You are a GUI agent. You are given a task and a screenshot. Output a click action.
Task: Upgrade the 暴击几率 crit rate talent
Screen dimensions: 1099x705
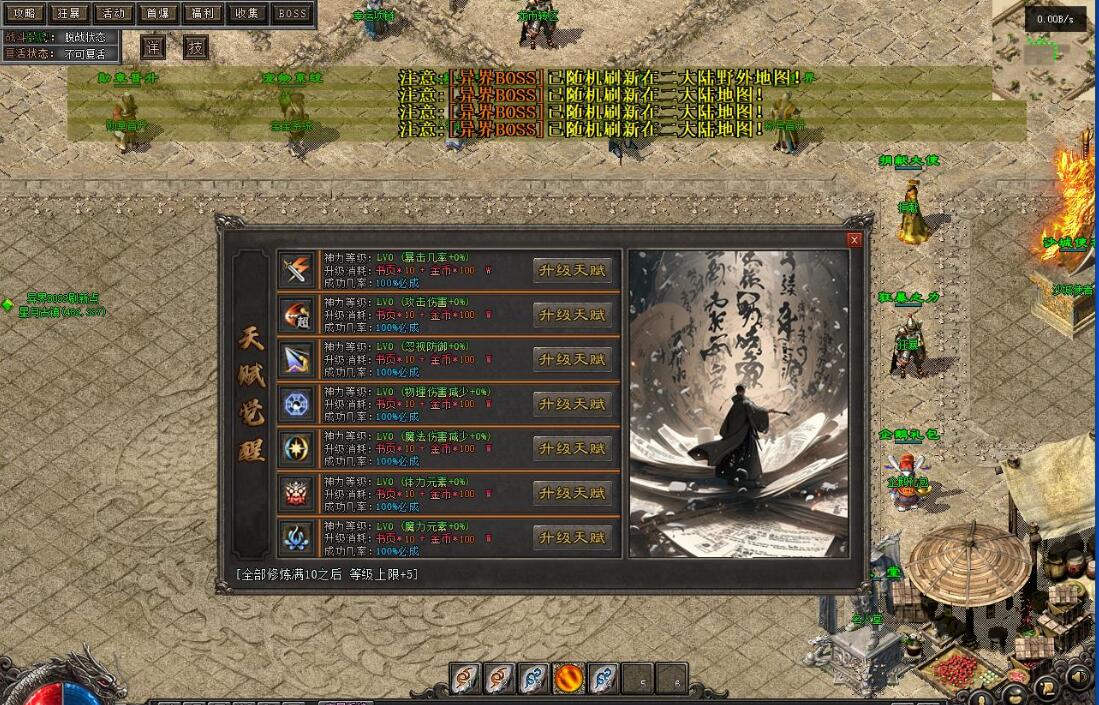tap(572, 270)
